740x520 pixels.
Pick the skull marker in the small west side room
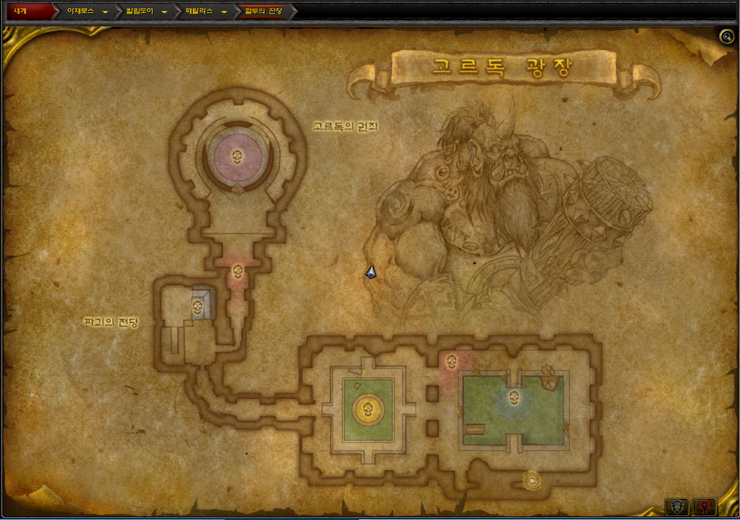tap(197, 309)
